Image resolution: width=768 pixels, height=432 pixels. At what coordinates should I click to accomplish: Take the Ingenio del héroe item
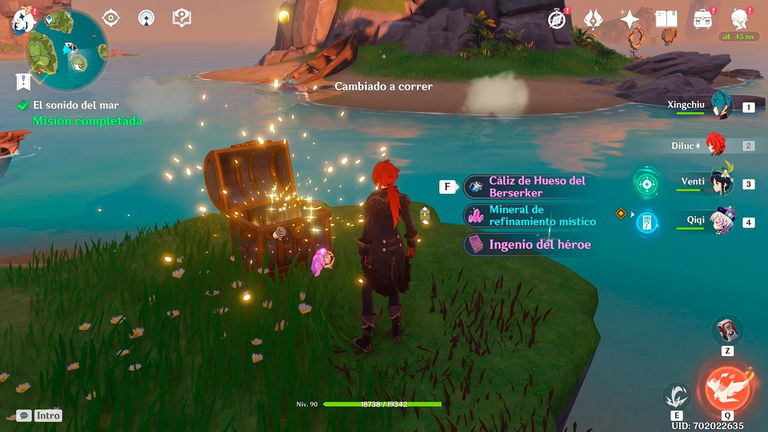point(538,244)
